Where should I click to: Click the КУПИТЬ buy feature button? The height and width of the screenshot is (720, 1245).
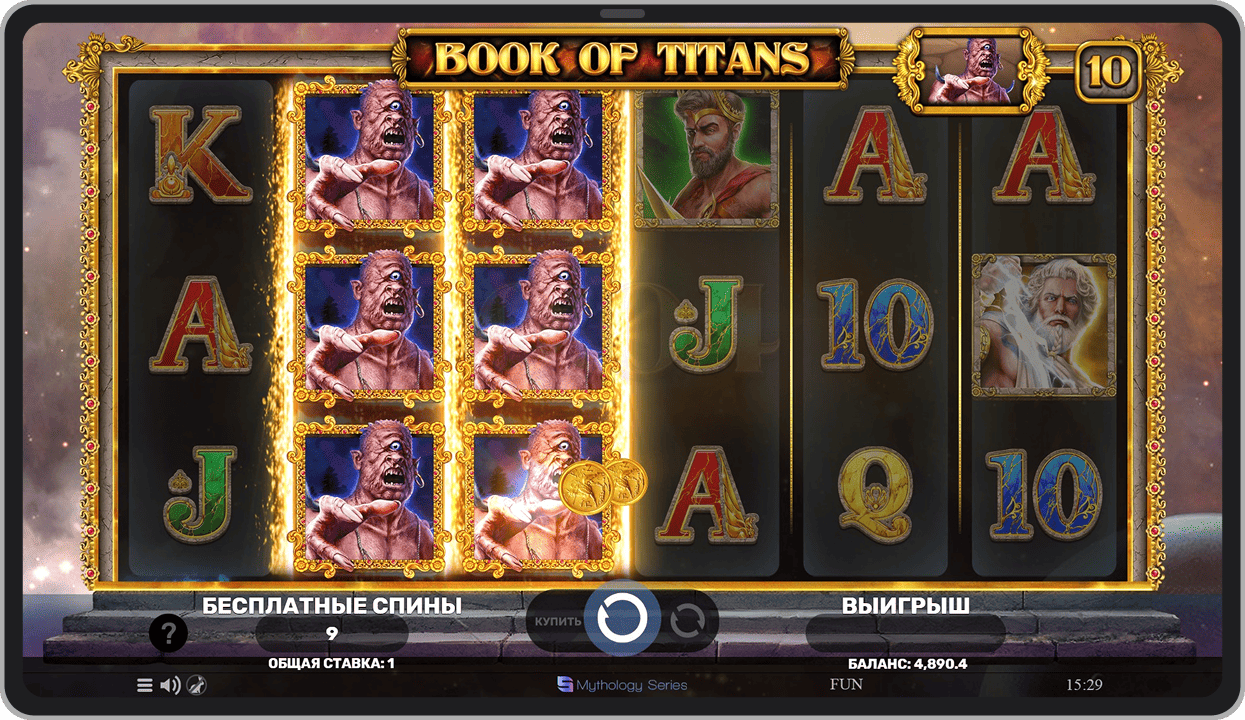[x=557, y=621]
